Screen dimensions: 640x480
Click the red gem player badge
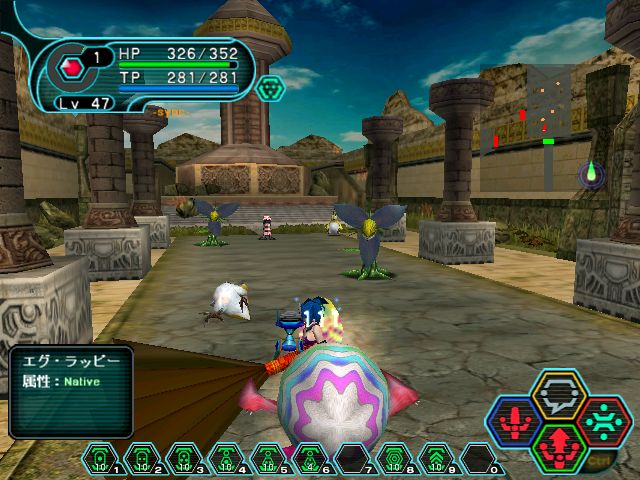pyautogui.click(x=71, y=69)
